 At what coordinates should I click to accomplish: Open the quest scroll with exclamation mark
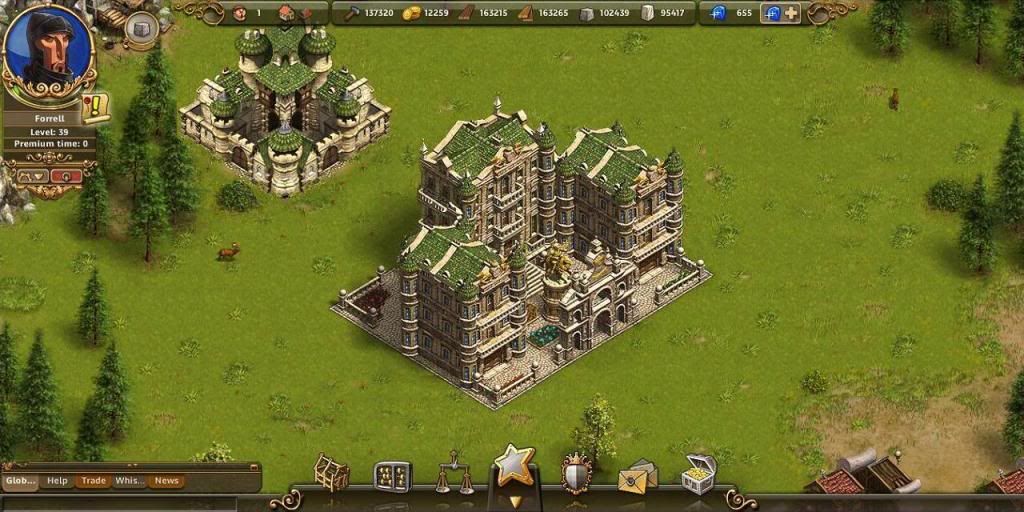pyautogui.click(x=97, y=106)
